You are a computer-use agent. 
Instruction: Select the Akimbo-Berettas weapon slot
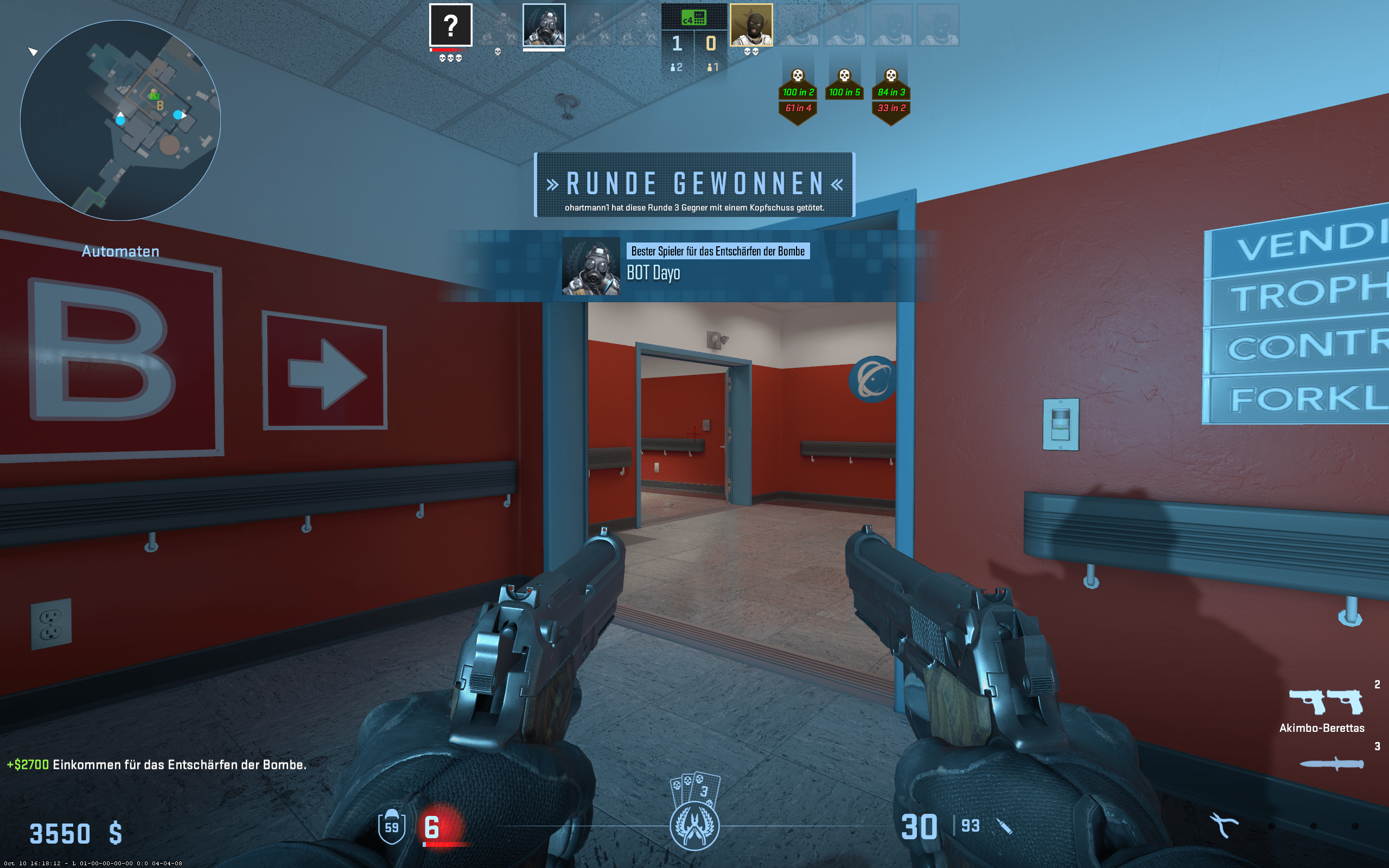[x=1326, y=701]
